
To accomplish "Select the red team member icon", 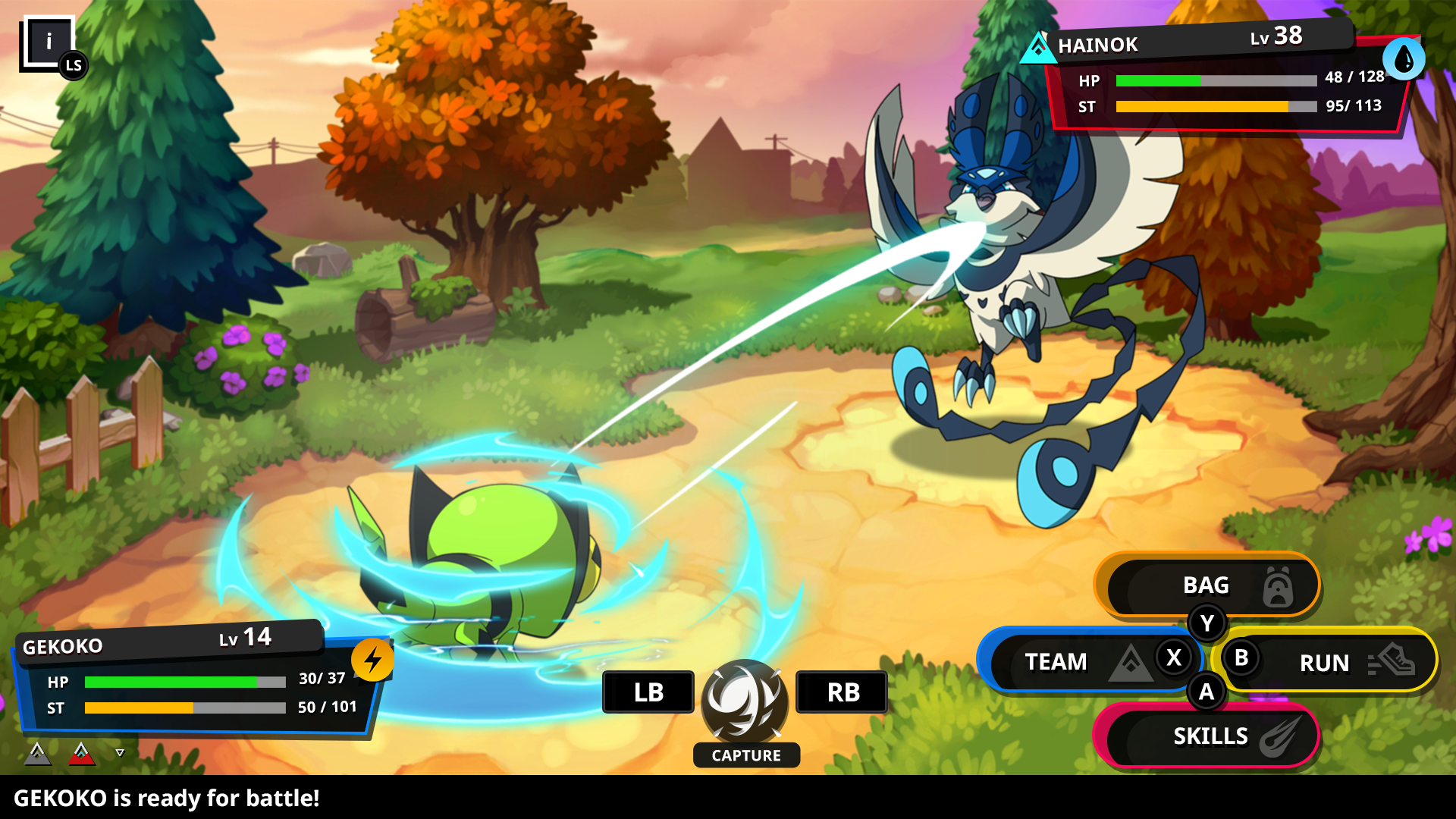I will pos(81,753).
